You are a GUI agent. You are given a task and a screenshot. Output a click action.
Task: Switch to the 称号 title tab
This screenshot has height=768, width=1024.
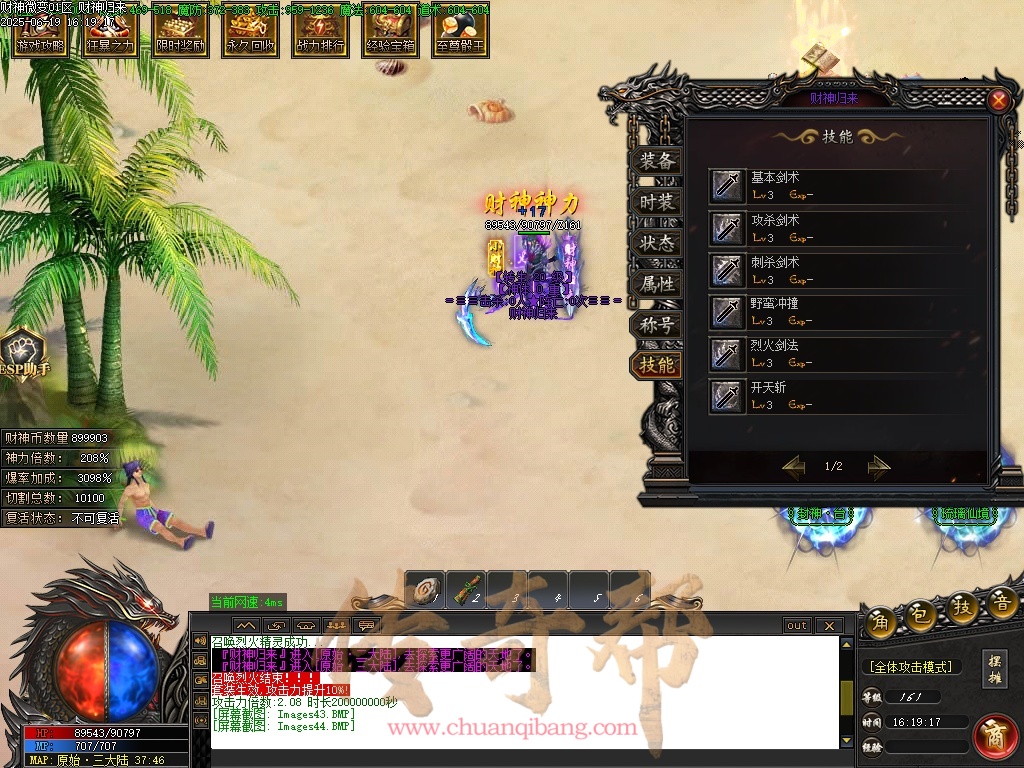coord(656,325)
